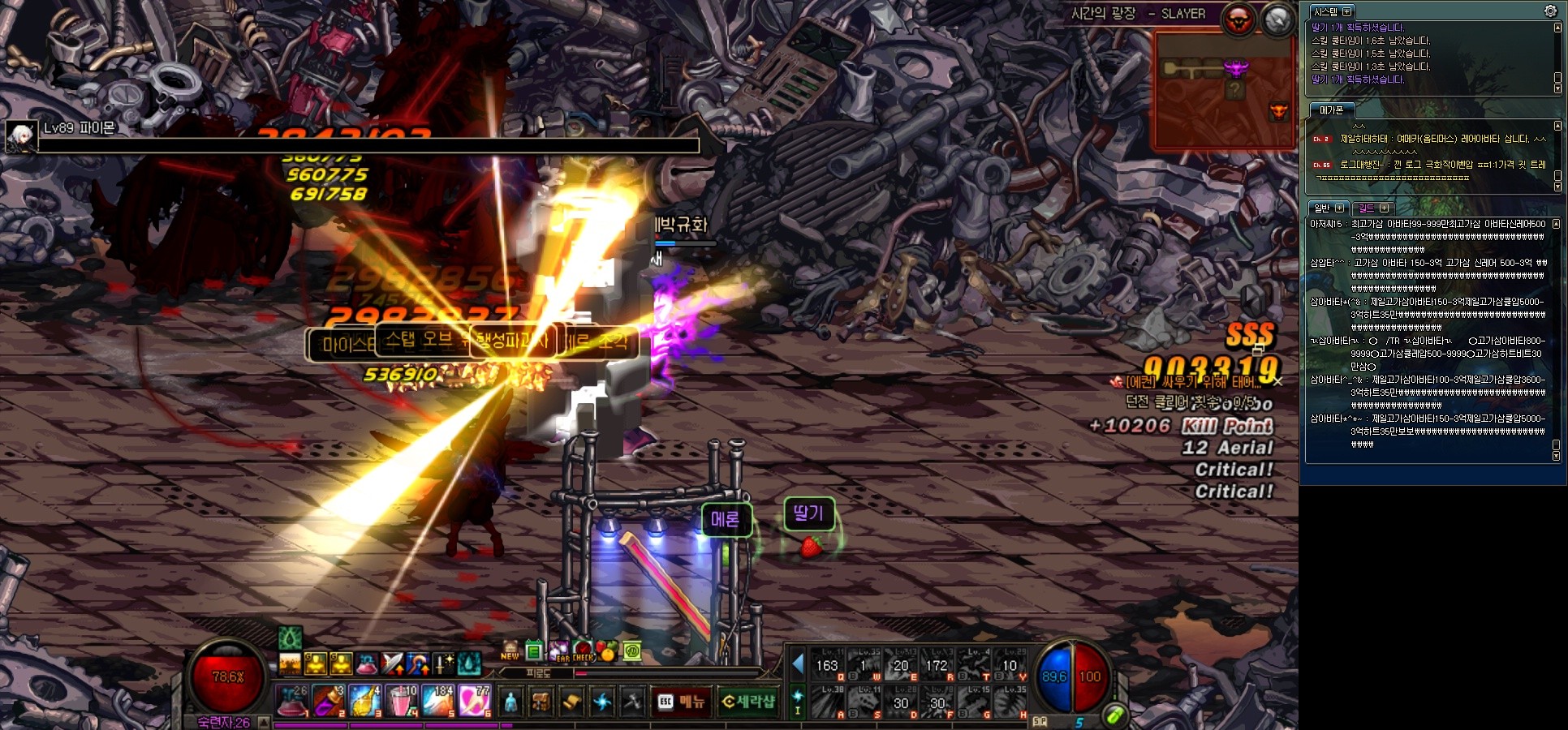Screen dimensions: 1568x730
Task: Open the quest scroll icon
Action: point(571,702)
